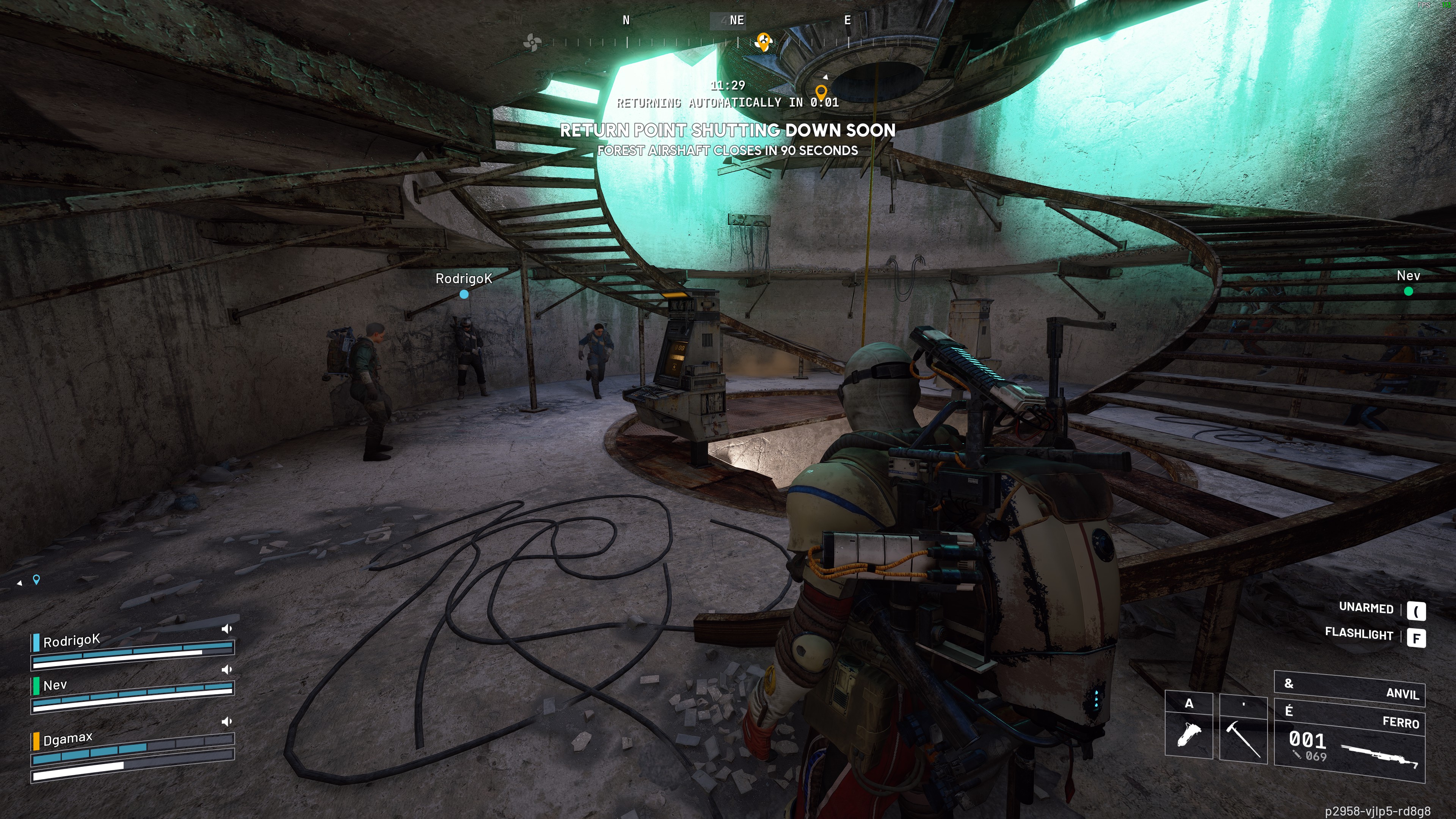This screenshot has height=819, width=1456.
Task: Click Nev's green teammate marker
Action: click(1408, 291)
